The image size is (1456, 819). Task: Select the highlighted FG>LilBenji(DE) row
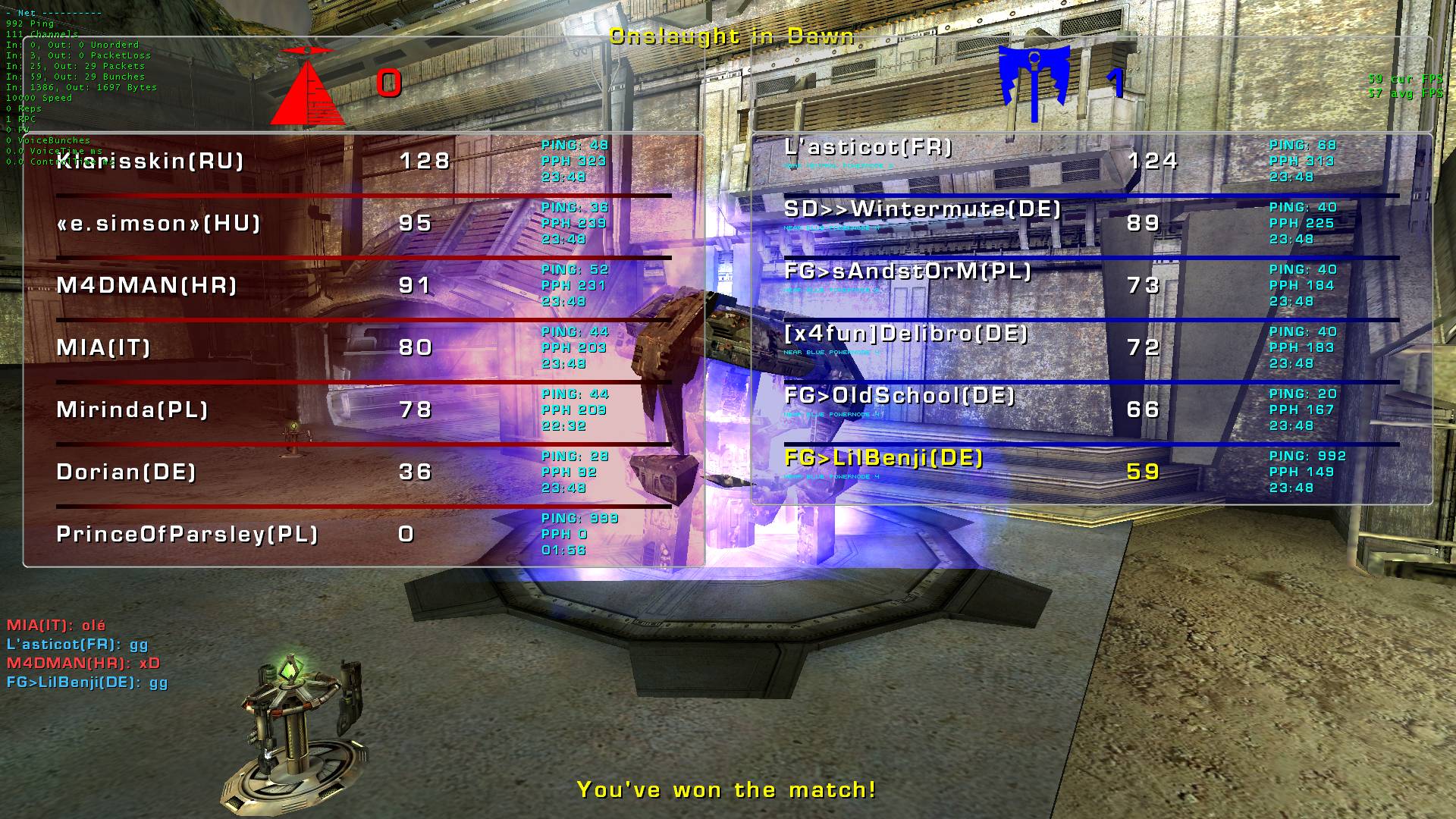tap(884, 458)
